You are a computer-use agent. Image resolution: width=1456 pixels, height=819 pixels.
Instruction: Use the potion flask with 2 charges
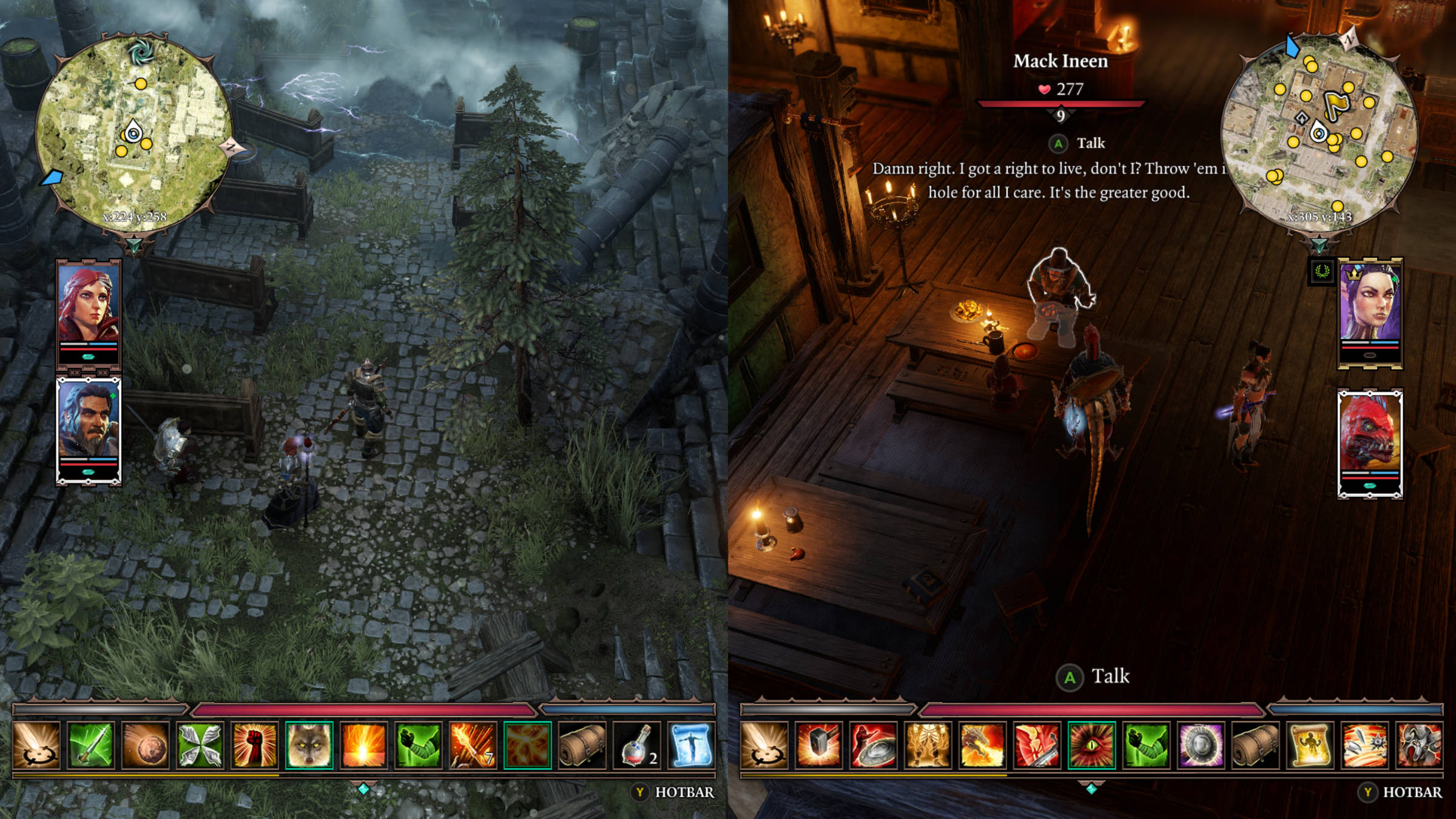[x=636, y=745]
